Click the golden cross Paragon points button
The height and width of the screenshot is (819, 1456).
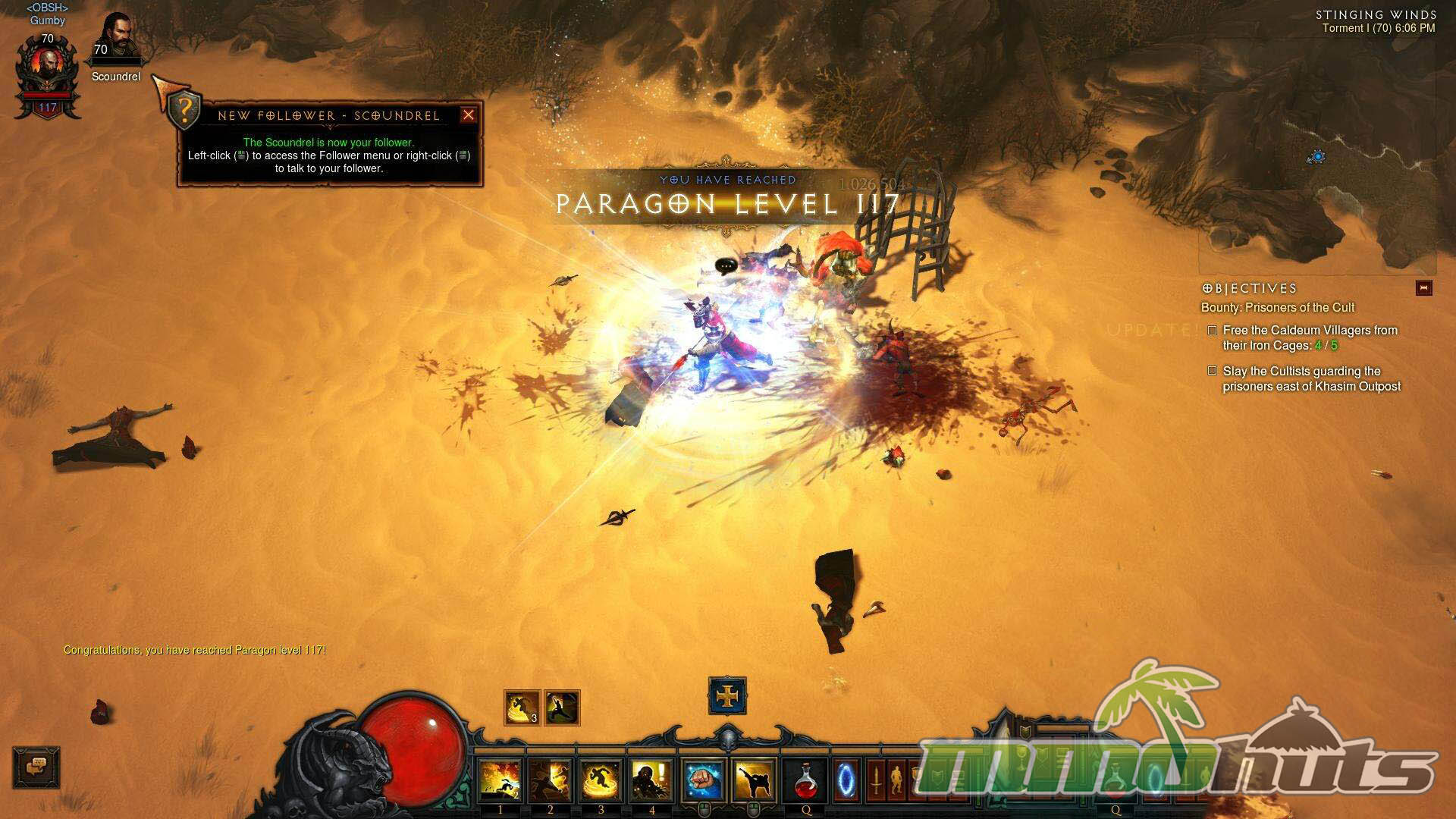(727, 696)
